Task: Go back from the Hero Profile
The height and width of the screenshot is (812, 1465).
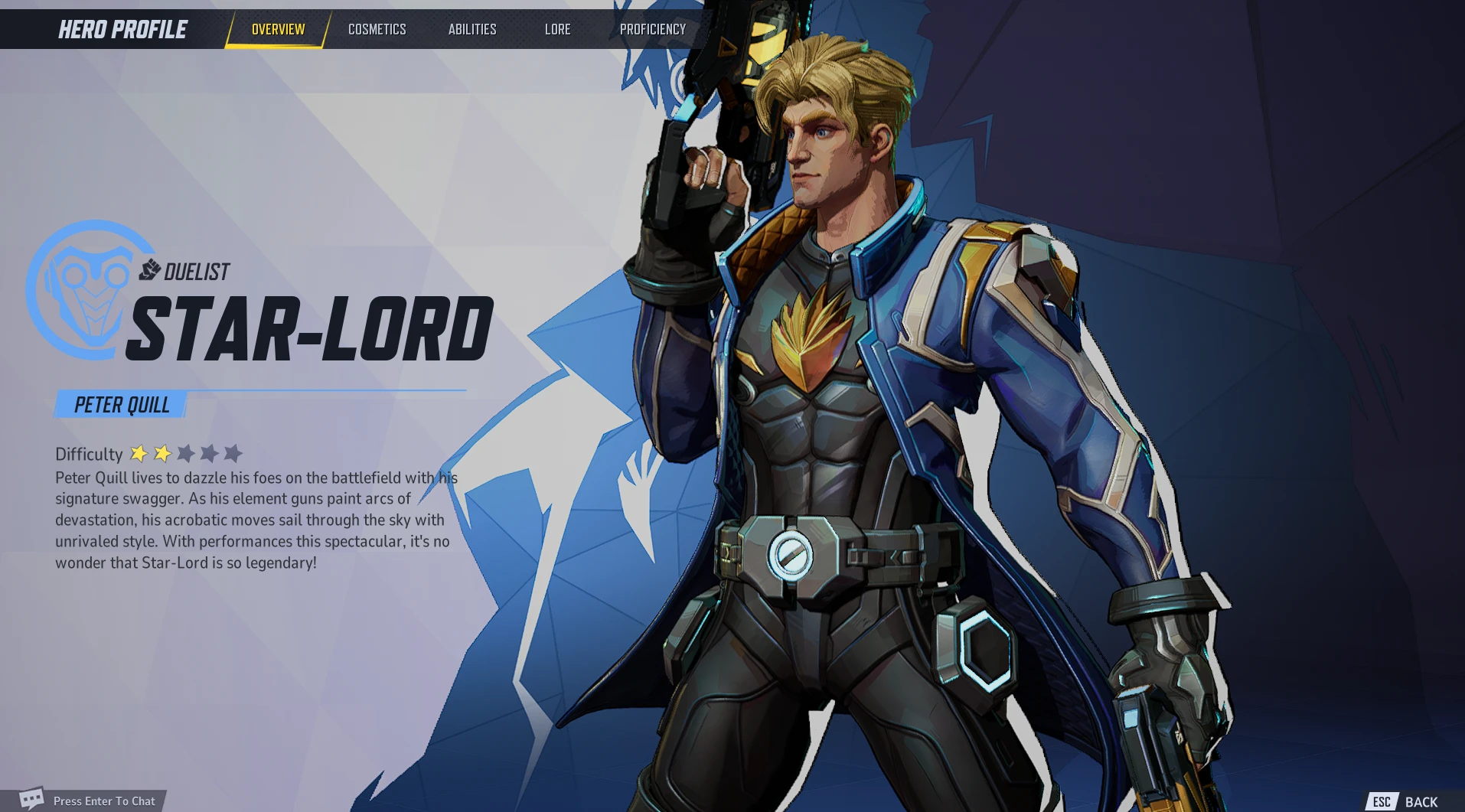Action: click(1407, 801)
